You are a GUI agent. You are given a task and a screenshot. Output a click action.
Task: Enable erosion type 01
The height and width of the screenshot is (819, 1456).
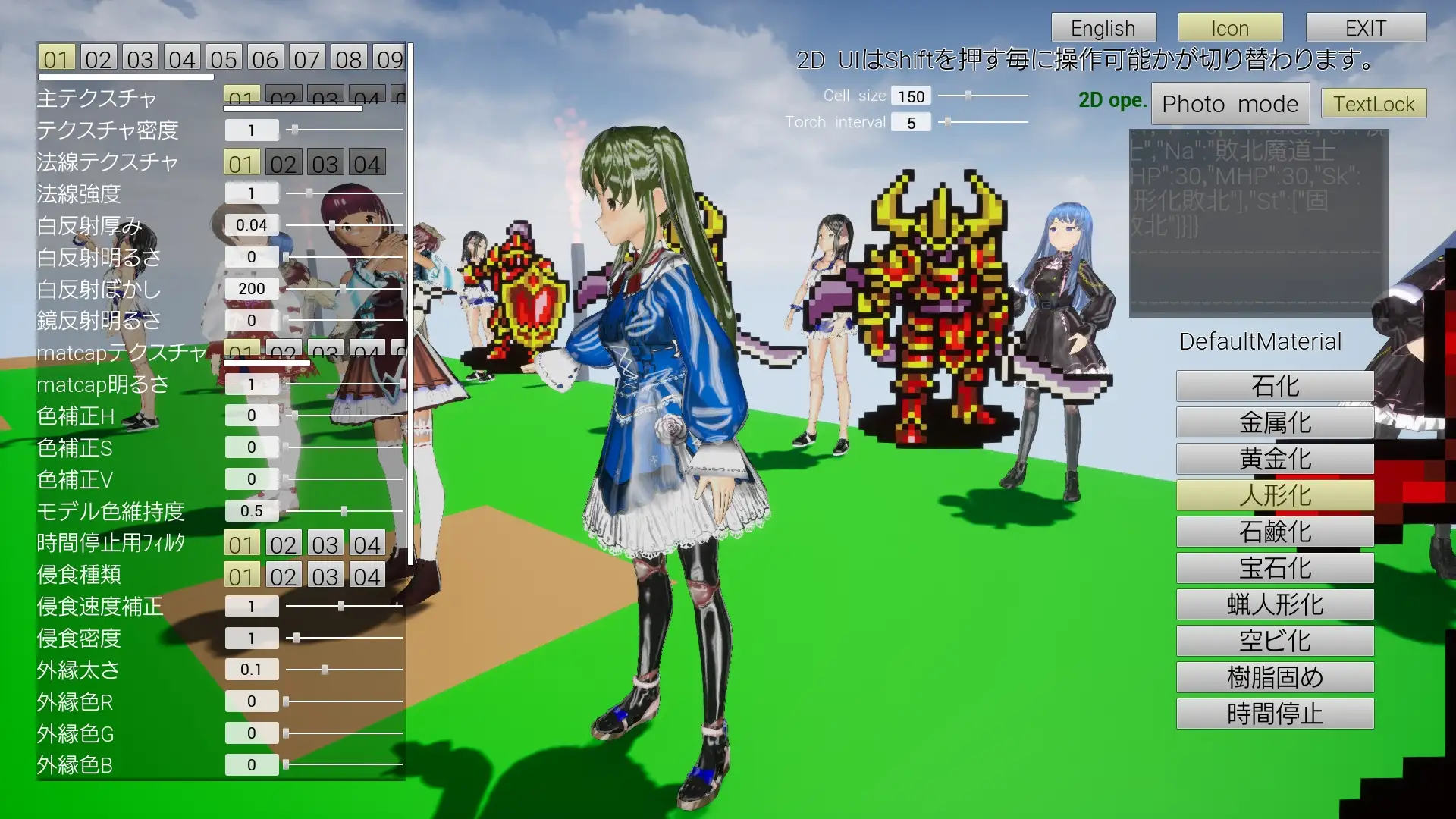coord(243,575)
